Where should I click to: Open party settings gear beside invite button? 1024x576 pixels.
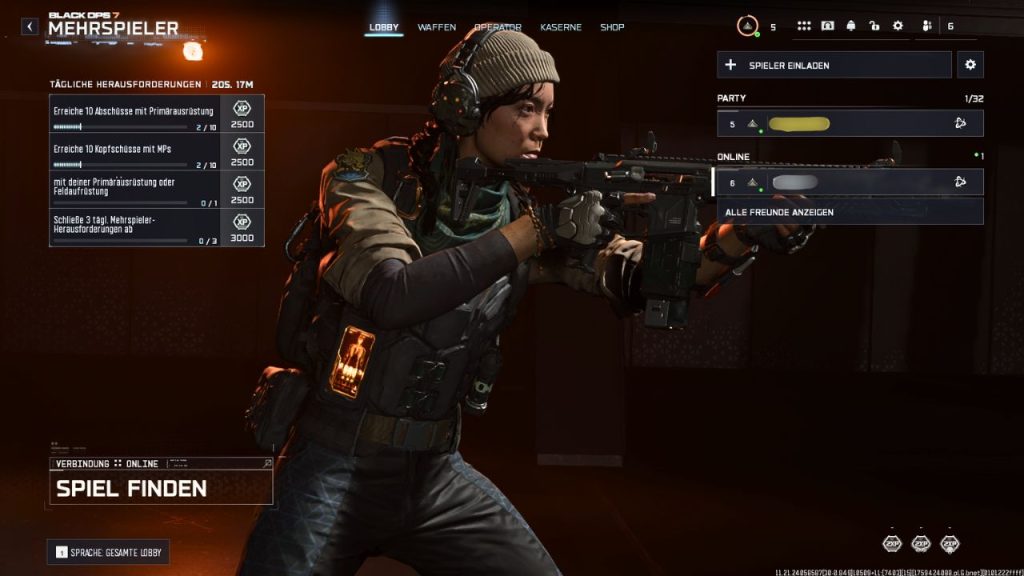pos(970,65)
